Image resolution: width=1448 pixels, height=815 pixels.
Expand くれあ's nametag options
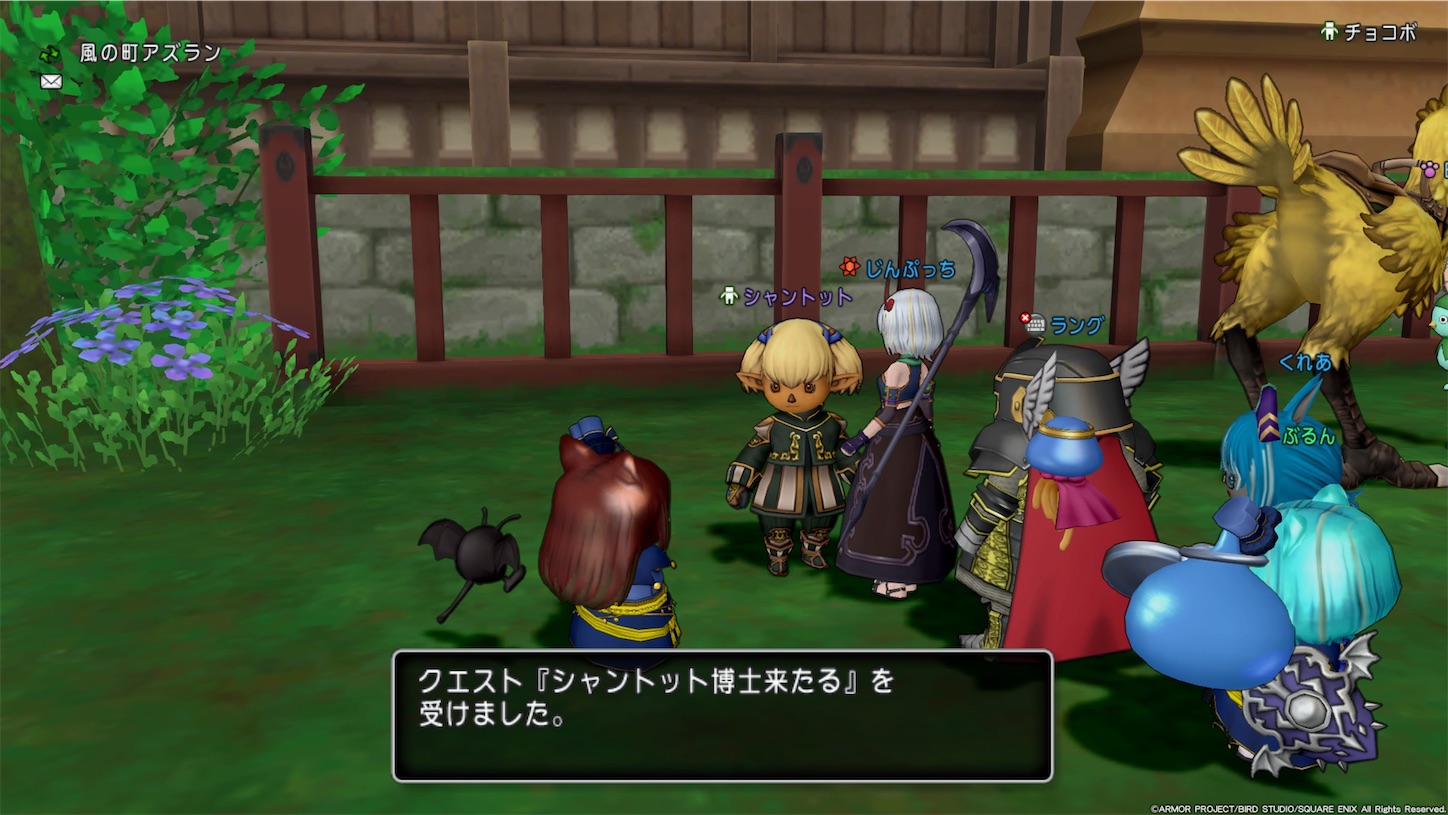coord(1304,362)
